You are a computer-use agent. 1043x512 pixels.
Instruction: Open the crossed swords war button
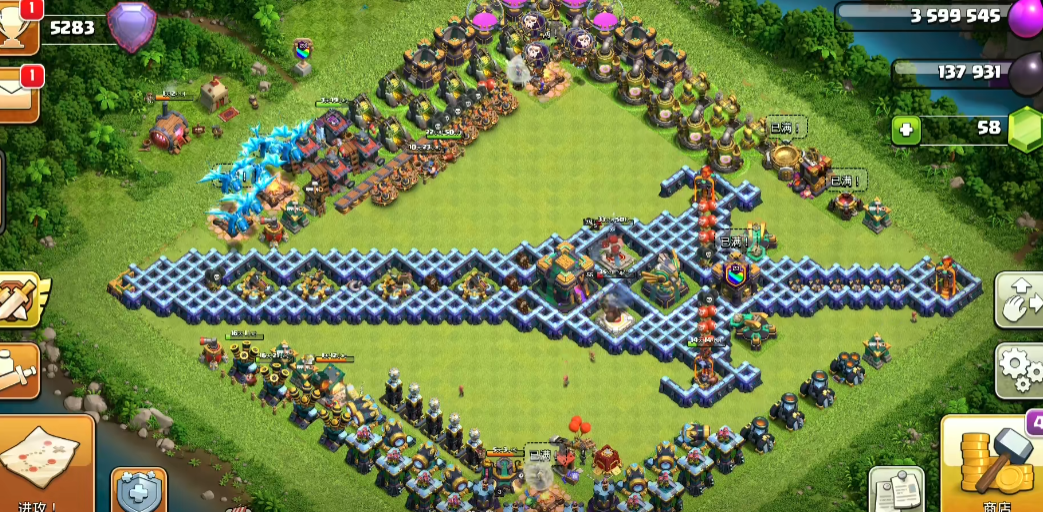19,300
